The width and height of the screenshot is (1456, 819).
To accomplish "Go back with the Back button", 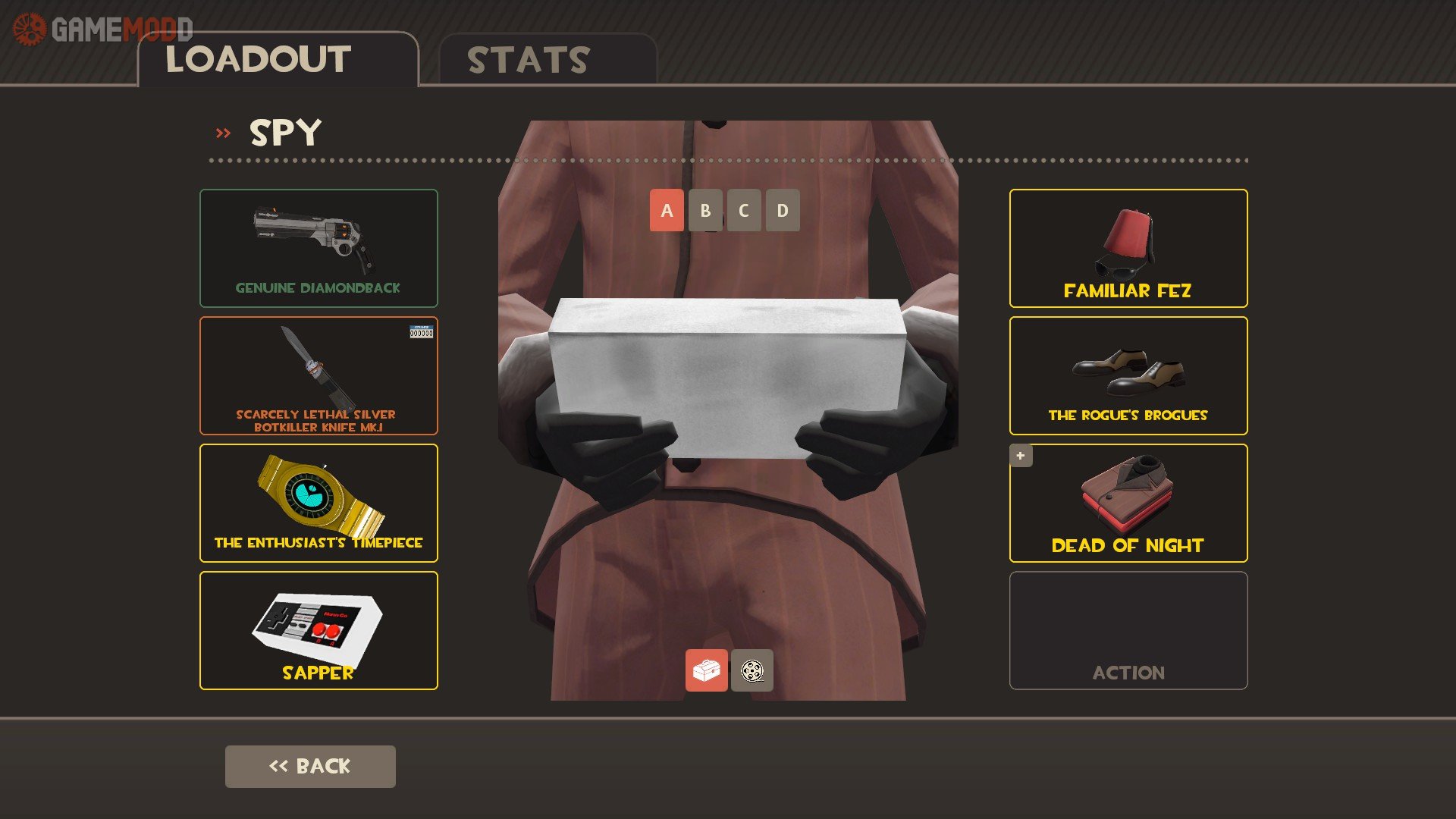I will tap(310, 766).
